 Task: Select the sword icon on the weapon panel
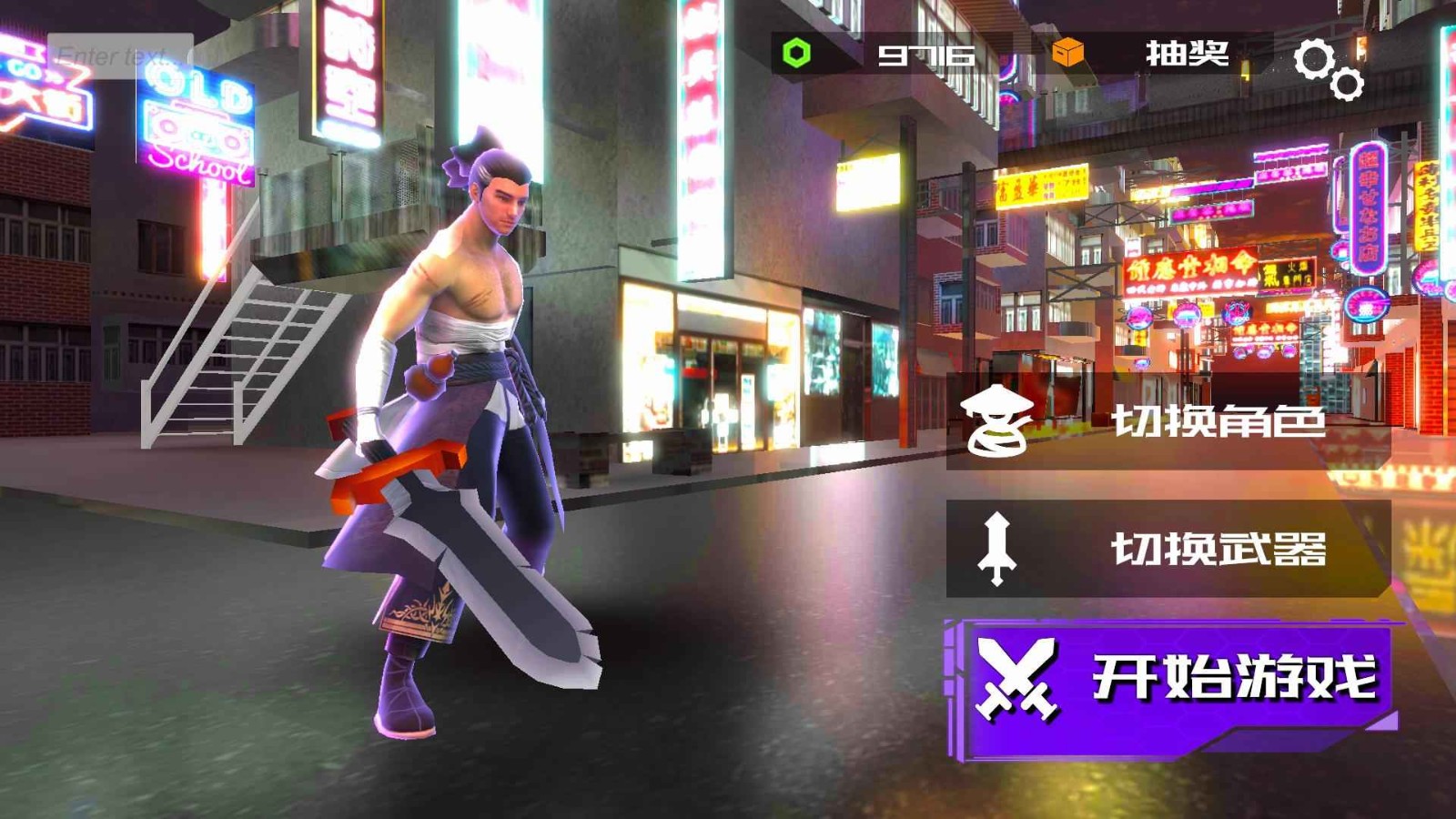(999, 551)
